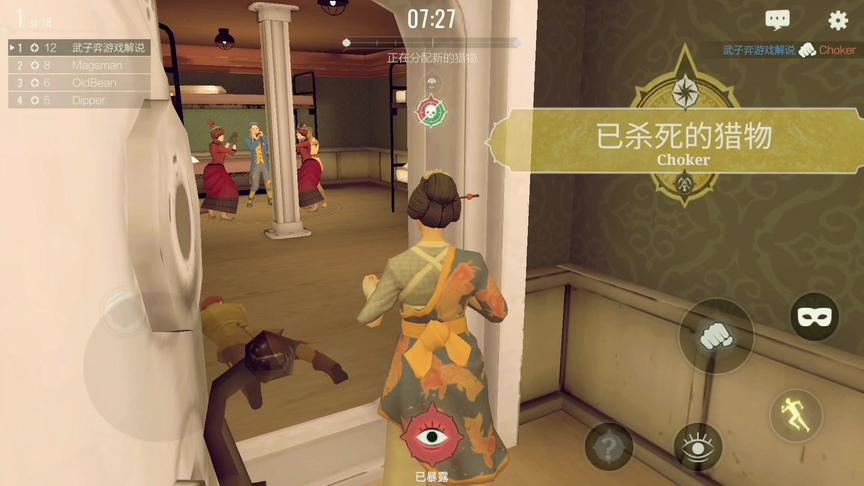Select Dipper in the scoreboard
Viewport: 864px width, 486px height.
click(80, 100)
